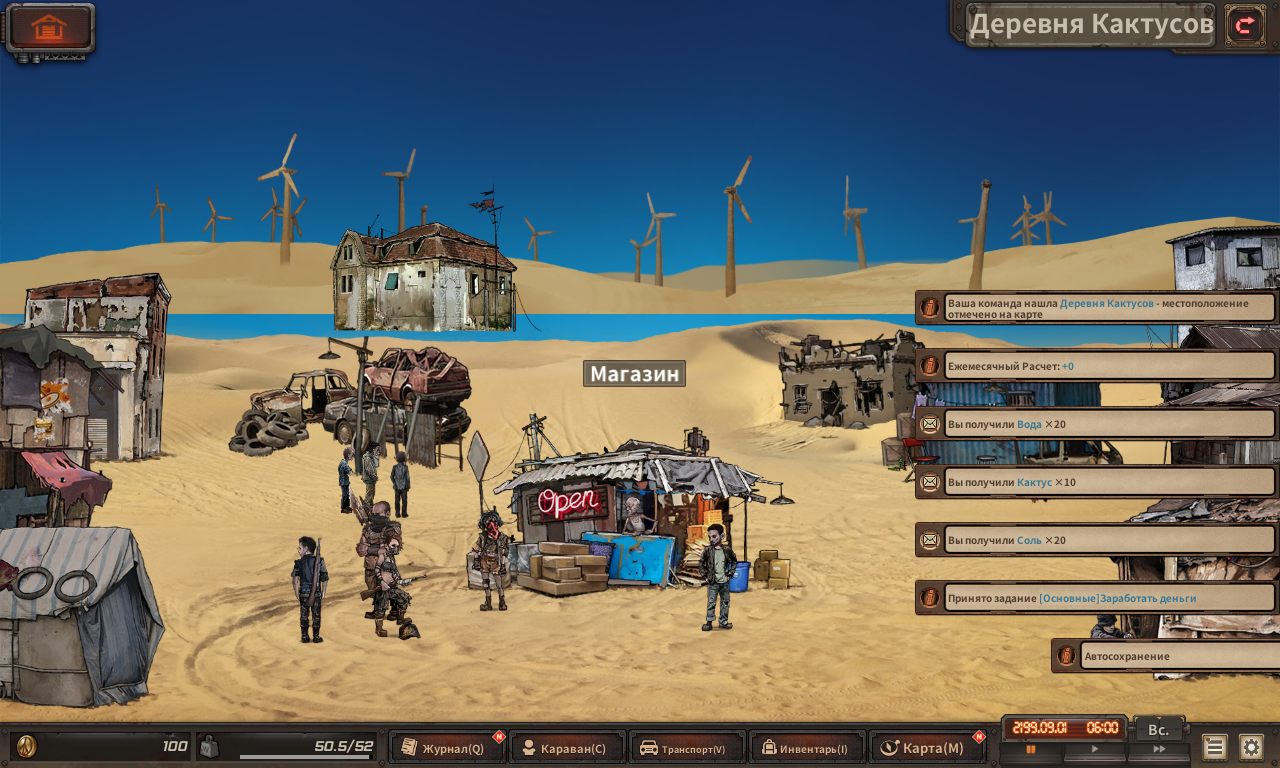The image size is (1280, 768).
Task: Open the Карта (Map) view
Action: (x=925, y=748)
